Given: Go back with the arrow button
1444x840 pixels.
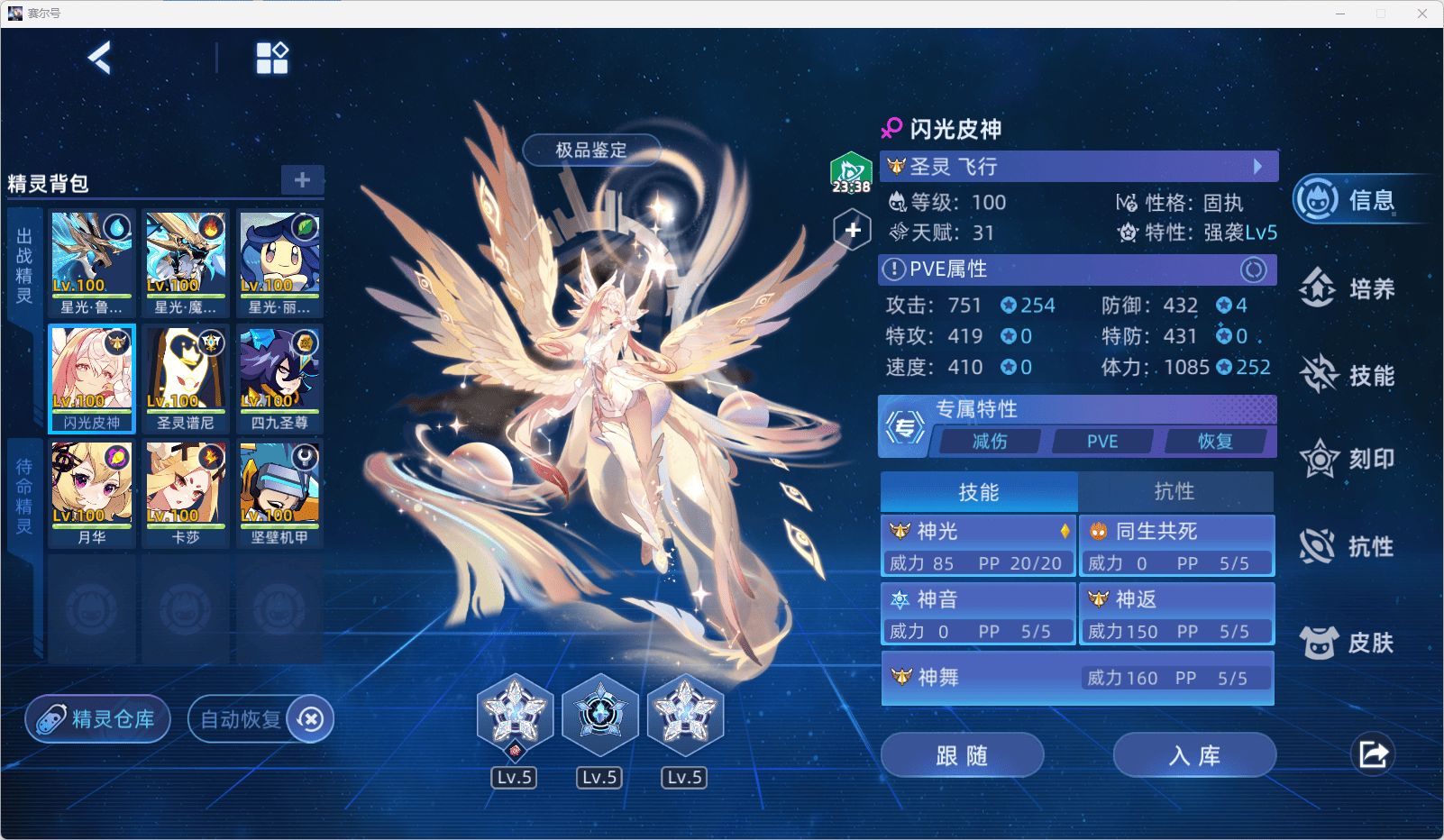Looking at the screenshot, I should (x=99, y=59).
